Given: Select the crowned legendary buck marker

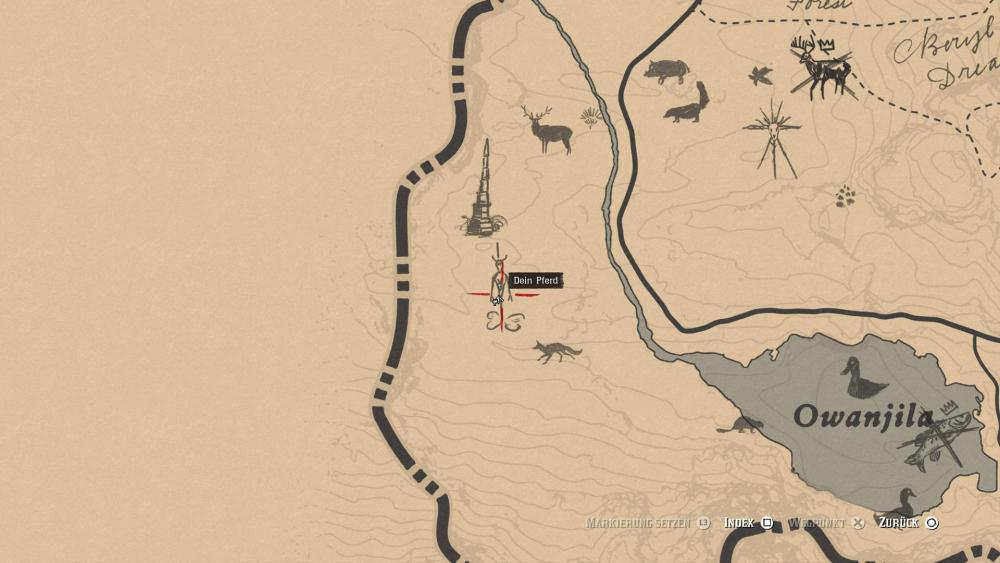Looking at the screenshot, I should click(822, 67).
